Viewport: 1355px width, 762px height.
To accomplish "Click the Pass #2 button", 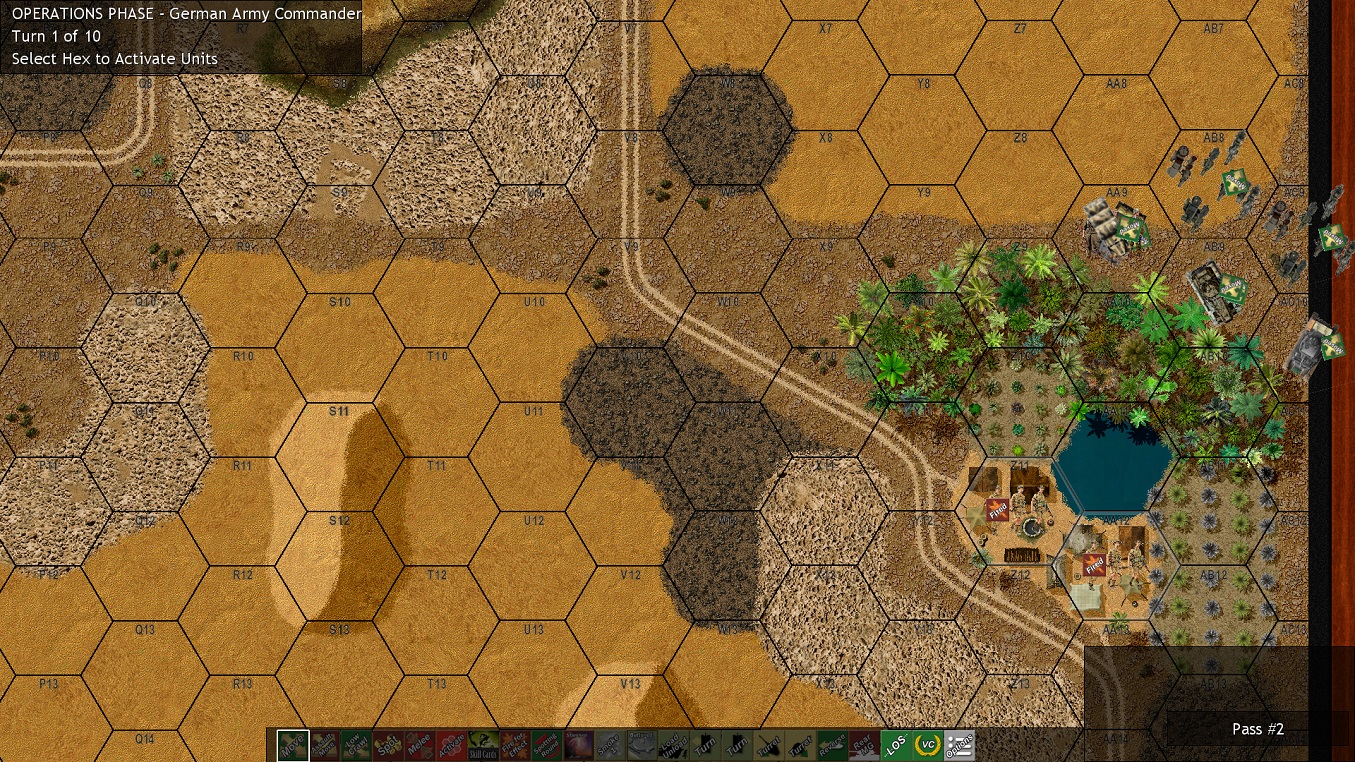I will point(1257,729).
